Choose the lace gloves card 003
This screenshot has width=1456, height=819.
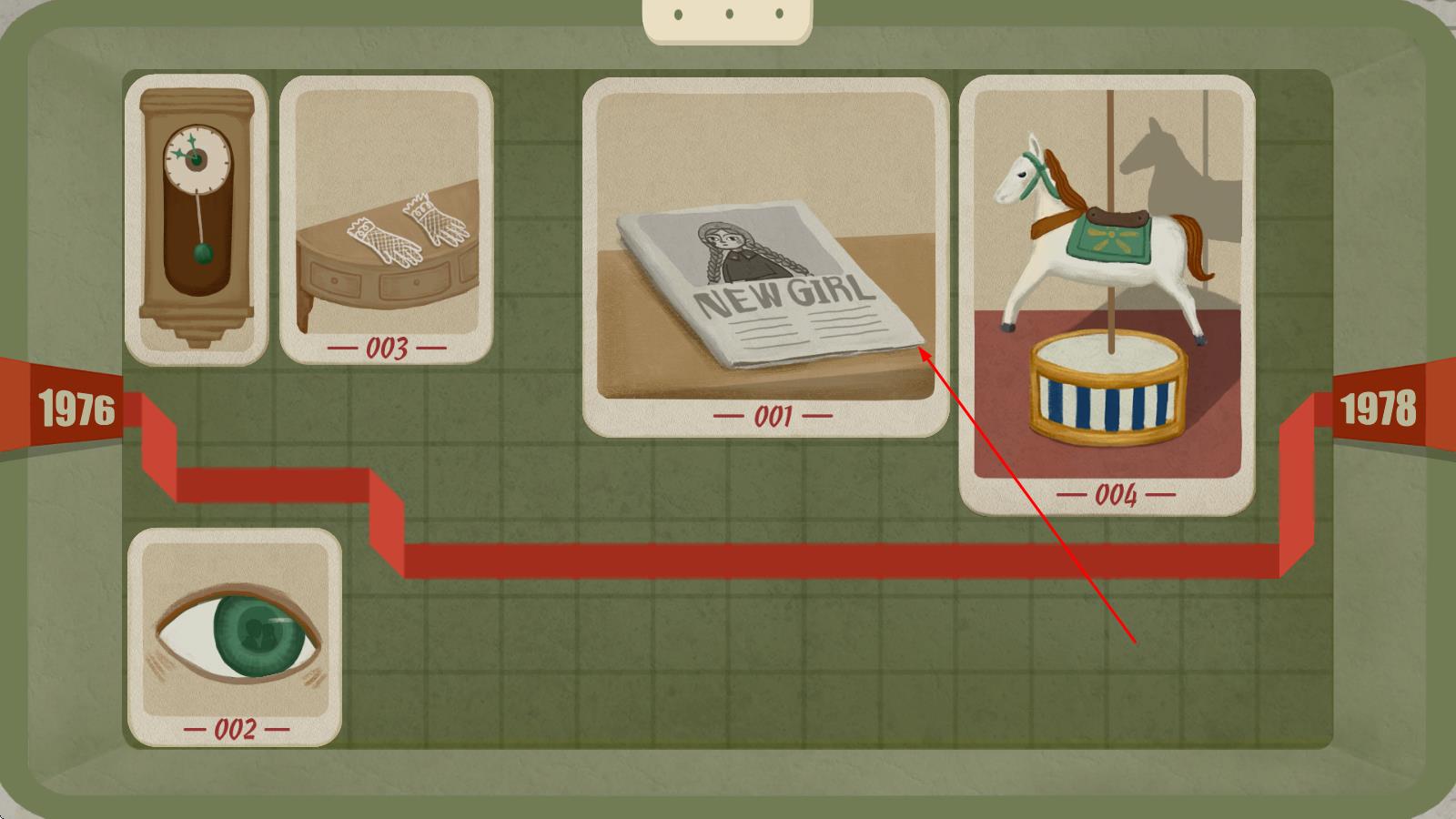(386, 220)
